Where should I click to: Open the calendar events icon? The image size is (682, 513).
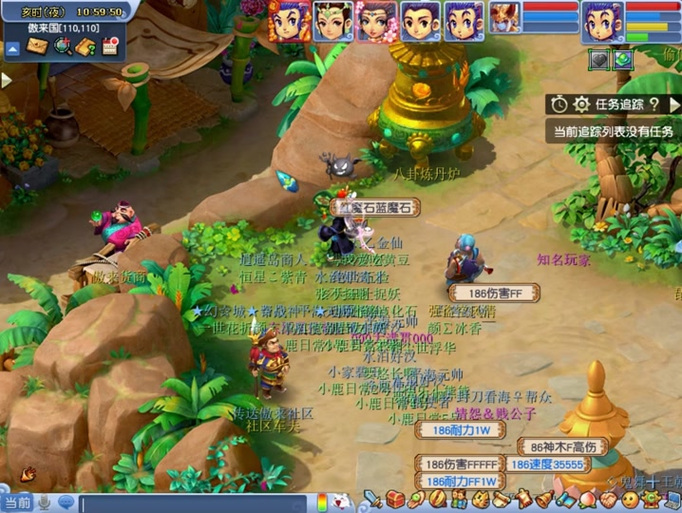click(x=110, y=46)
